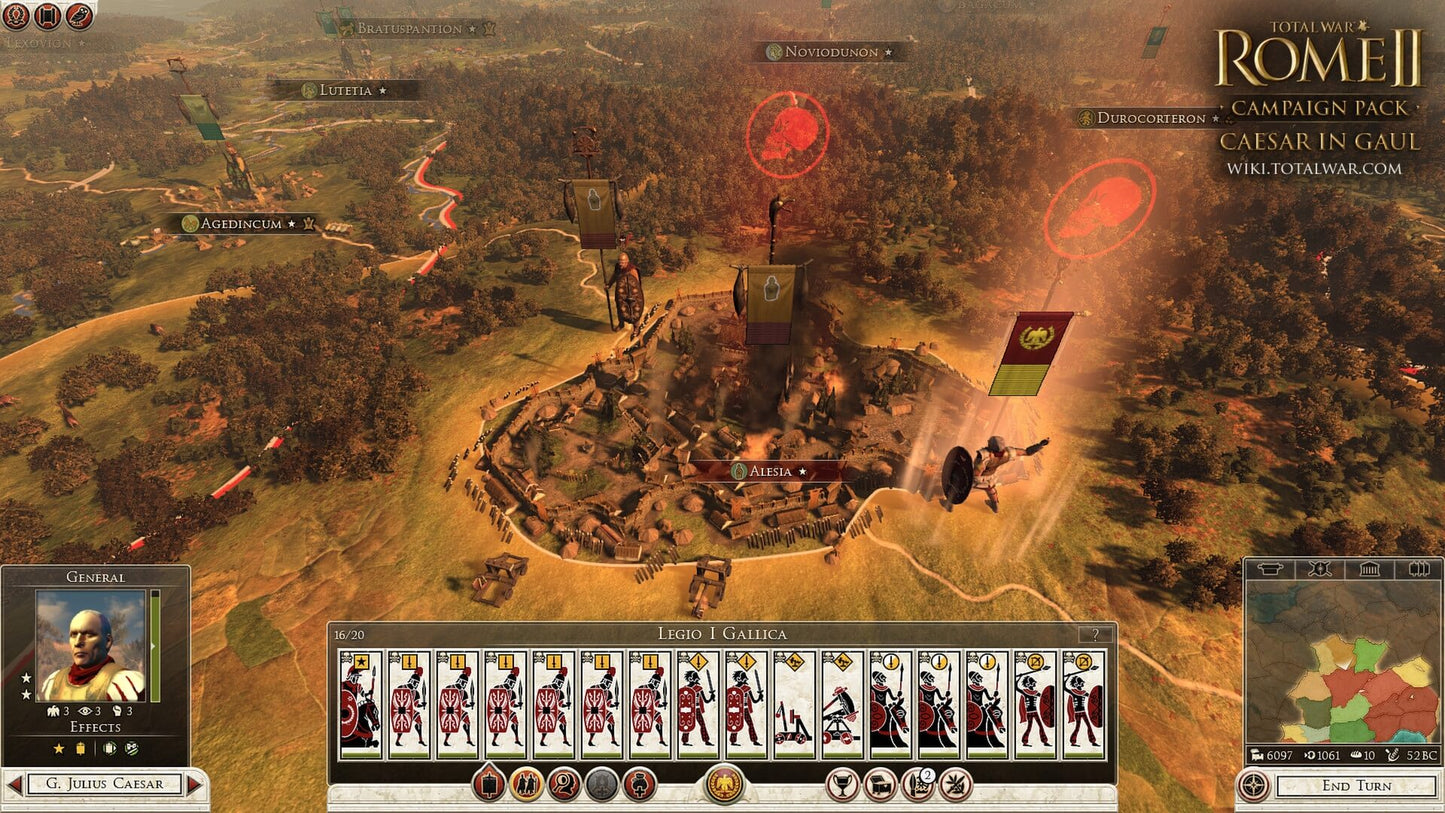Open the game menu icon at top-left corner
The height and width of the screenshot is (813, 1445).
[17, 15]
